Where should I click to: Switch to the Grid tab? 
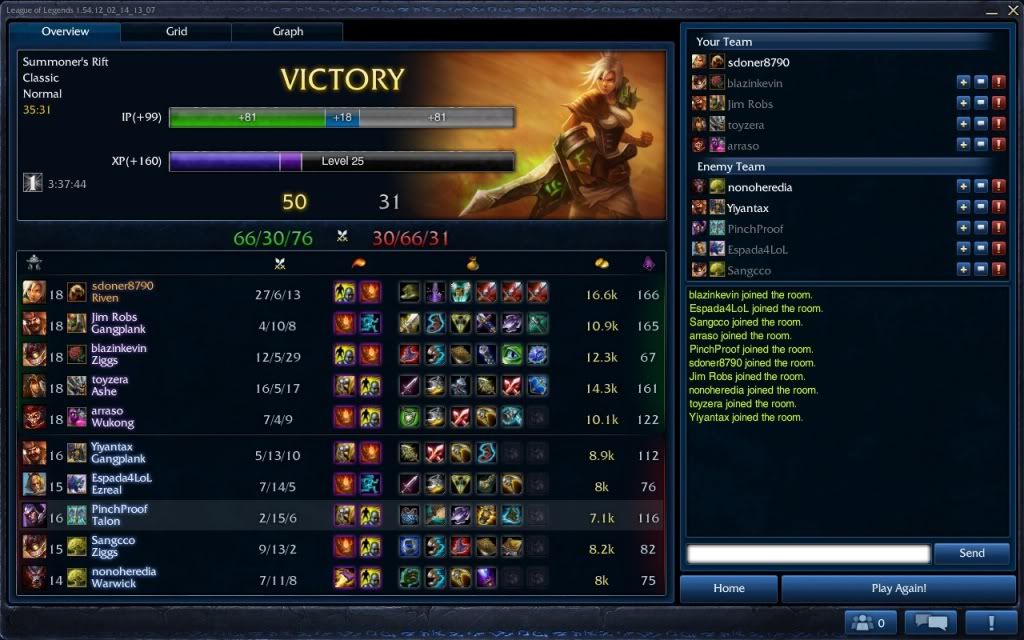coord(176,32)
